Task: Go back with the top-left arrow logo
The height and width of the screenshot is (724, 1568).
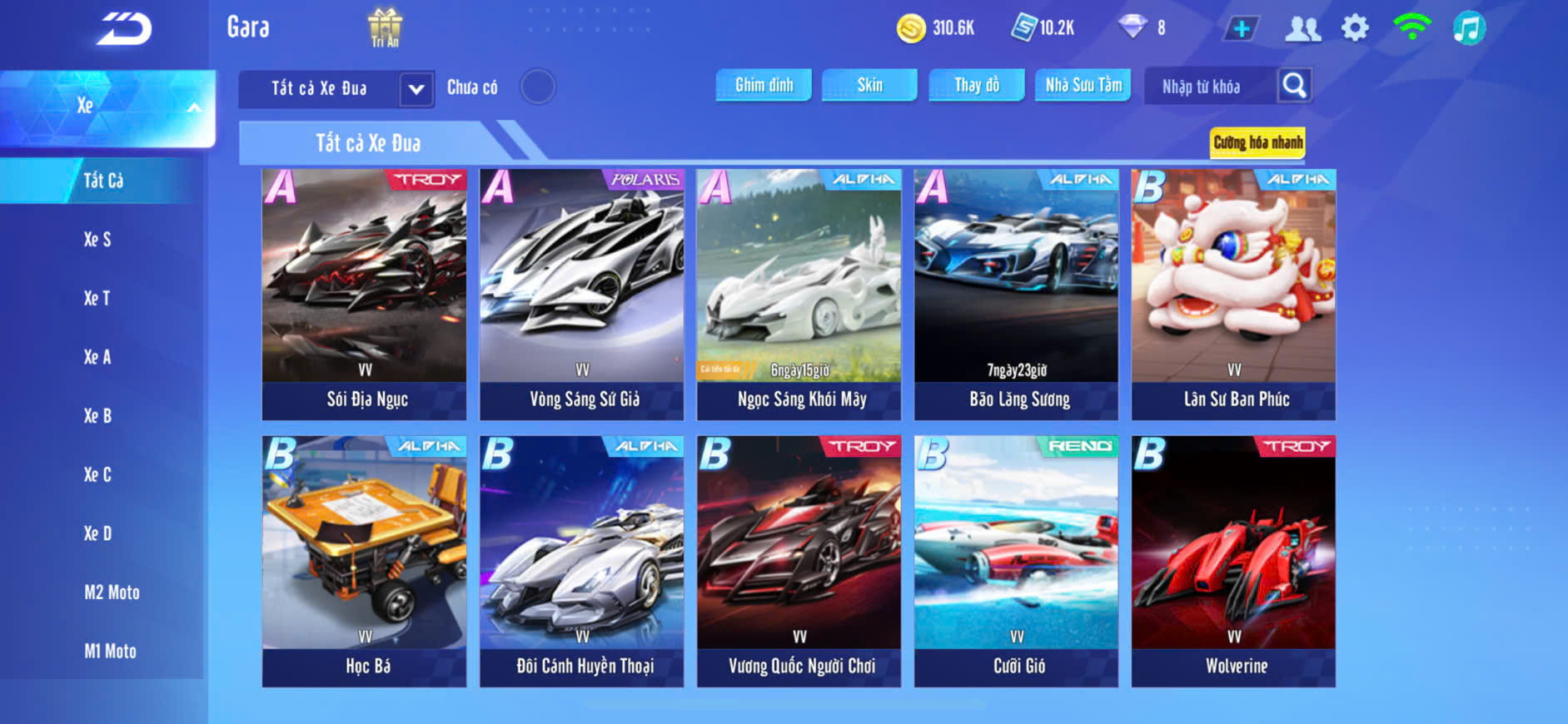Action: [123, 28]
